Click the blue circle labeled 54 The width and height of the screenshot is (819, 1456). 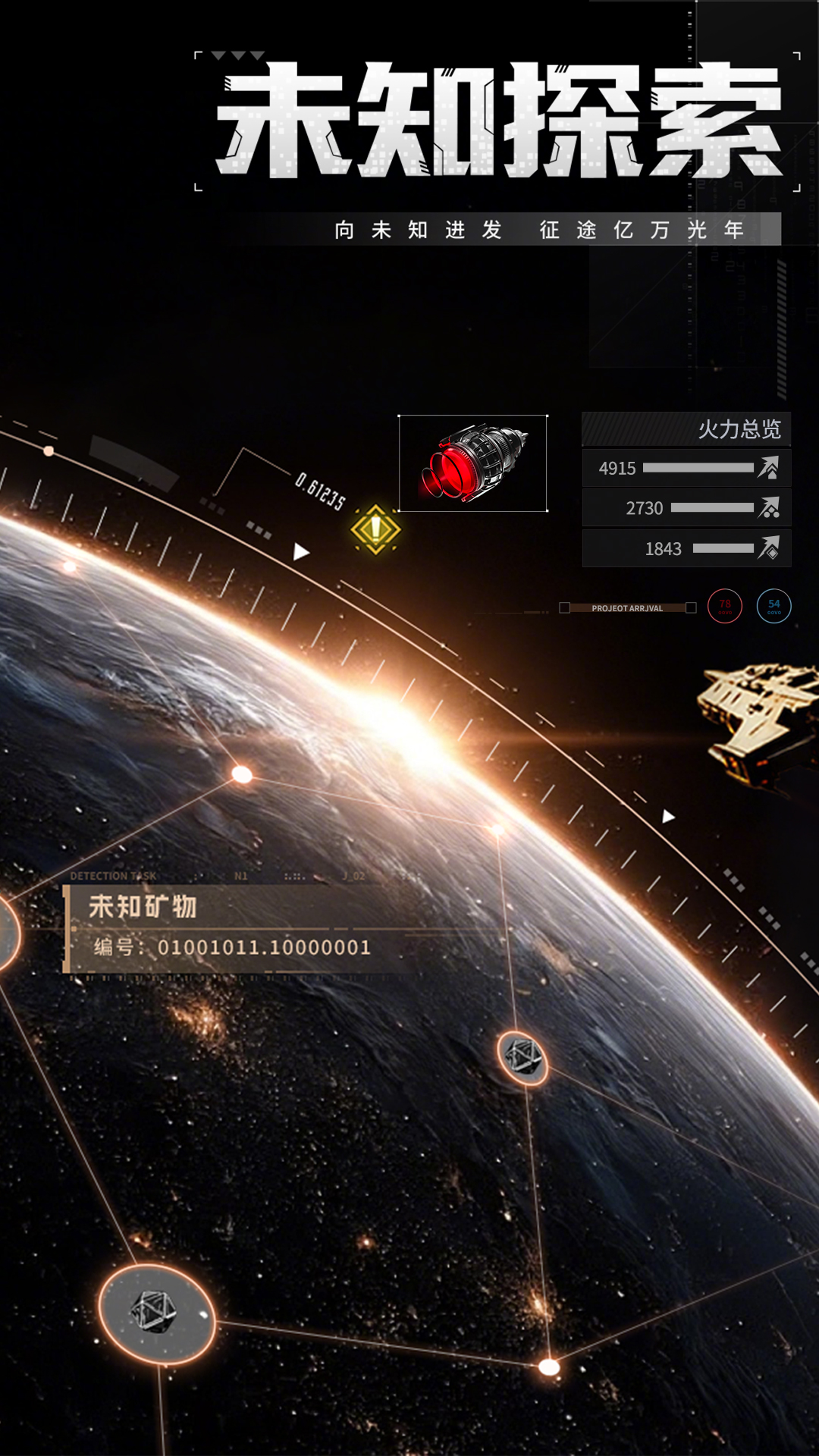point(773,606)
